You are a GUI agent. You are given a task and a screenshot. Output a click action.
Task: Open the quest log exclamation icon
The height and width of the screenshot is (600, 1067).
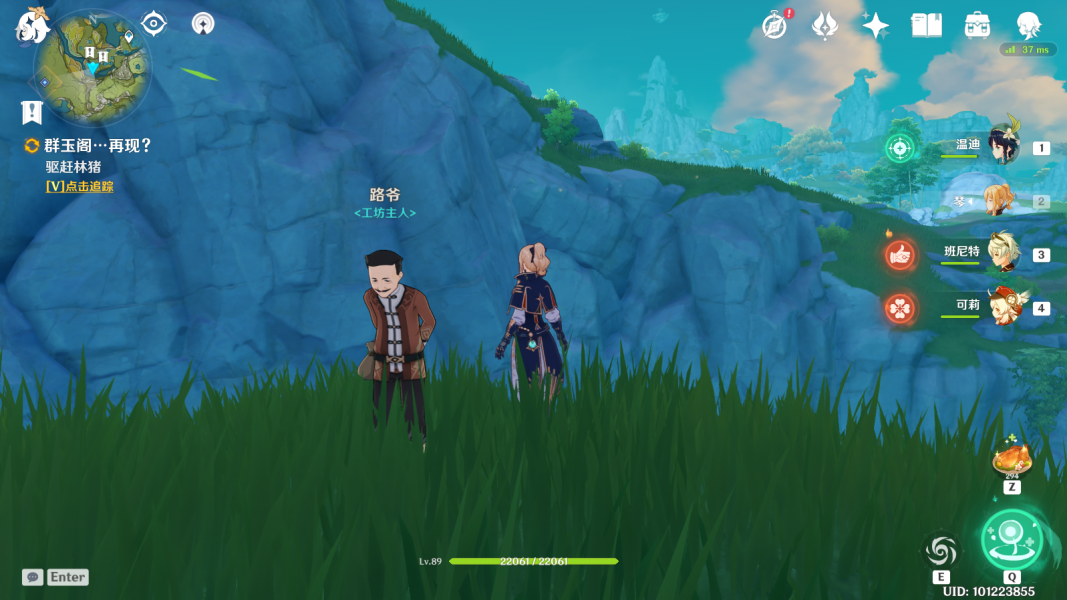pyautogui.click(x=31, y=112)
